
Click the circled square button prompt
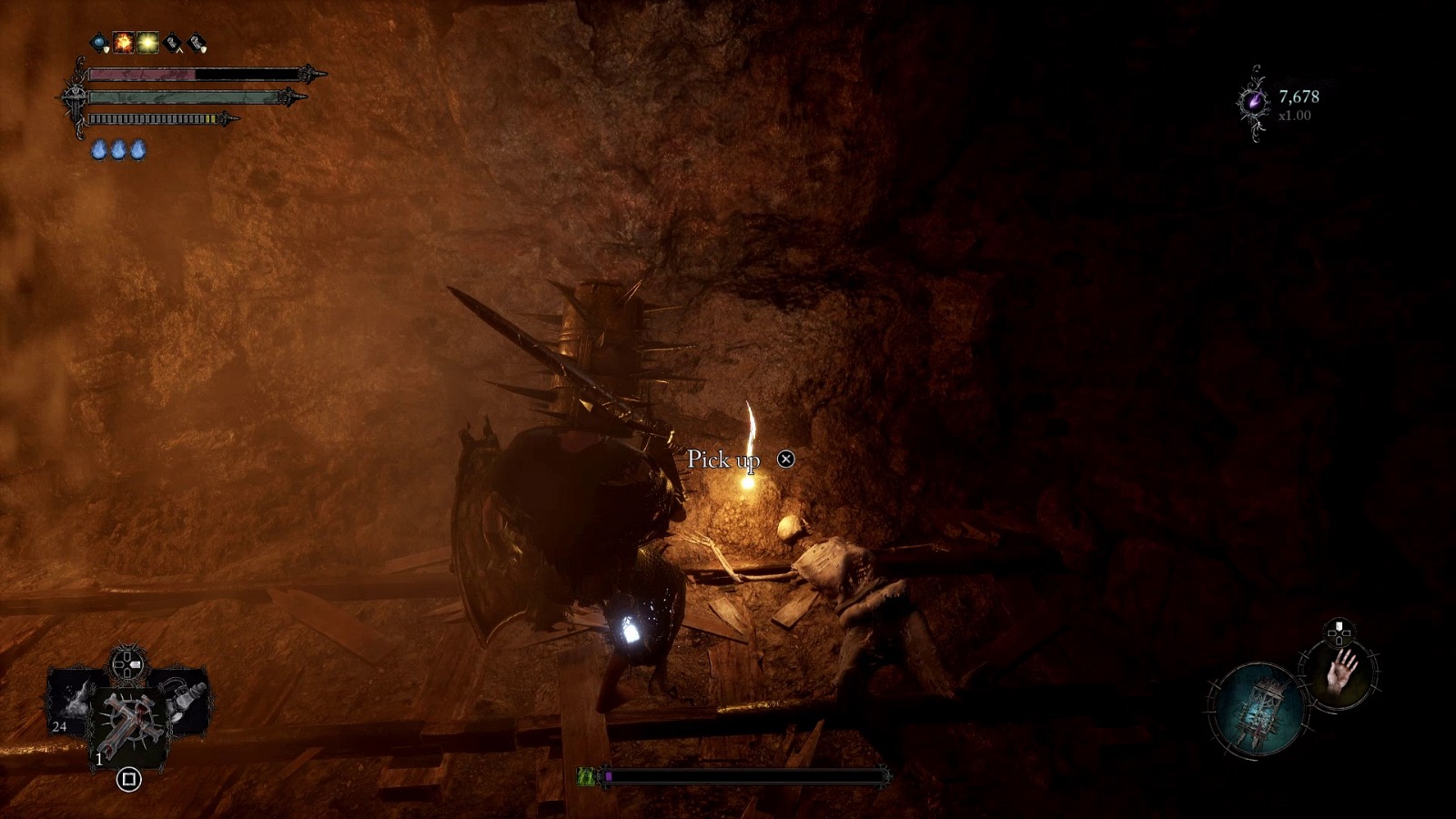[x=127, y=779]
